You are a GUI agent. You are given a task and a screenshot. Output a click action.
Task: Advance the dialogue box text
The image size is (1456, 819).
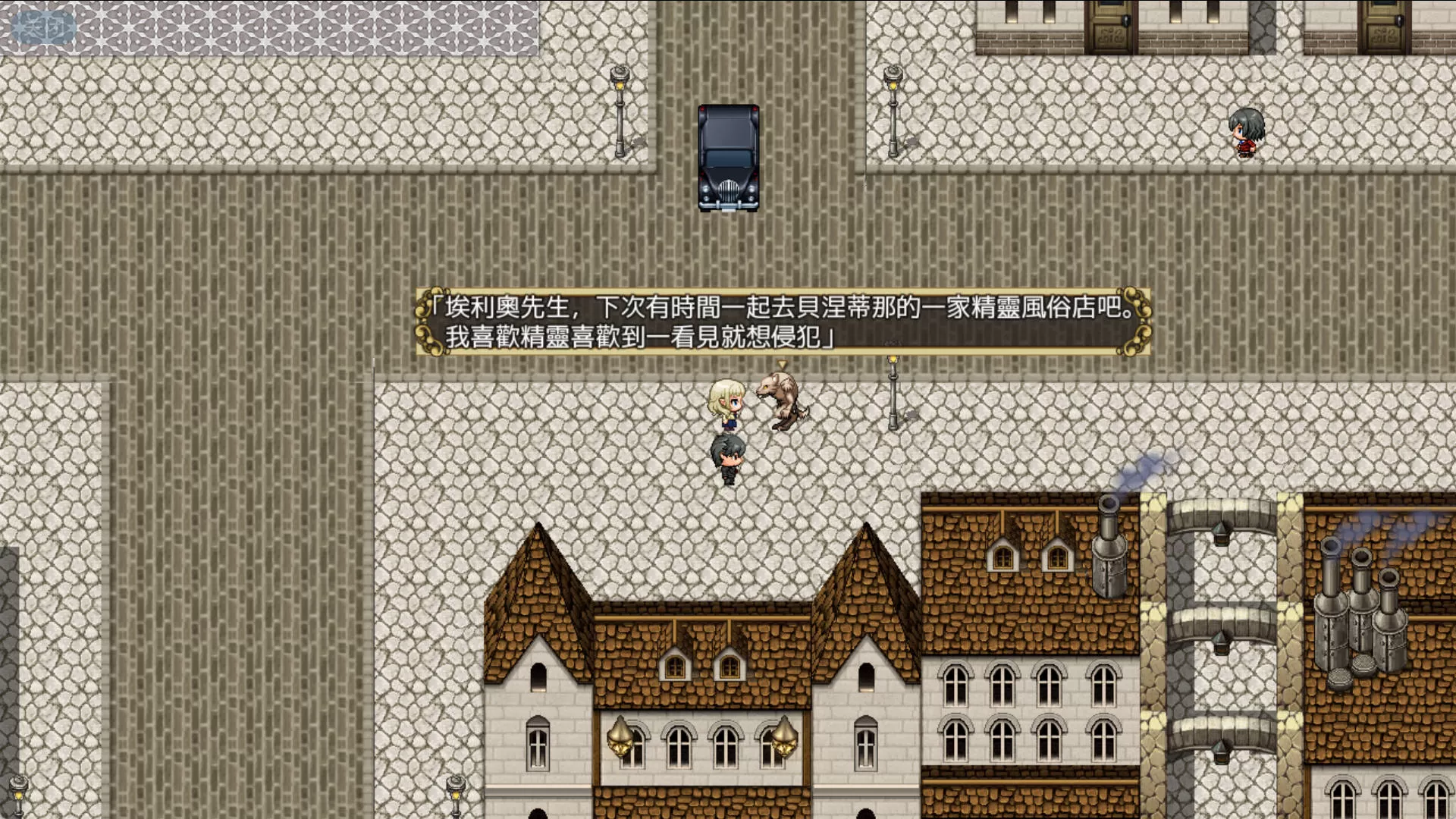click(x=783, y=322)
